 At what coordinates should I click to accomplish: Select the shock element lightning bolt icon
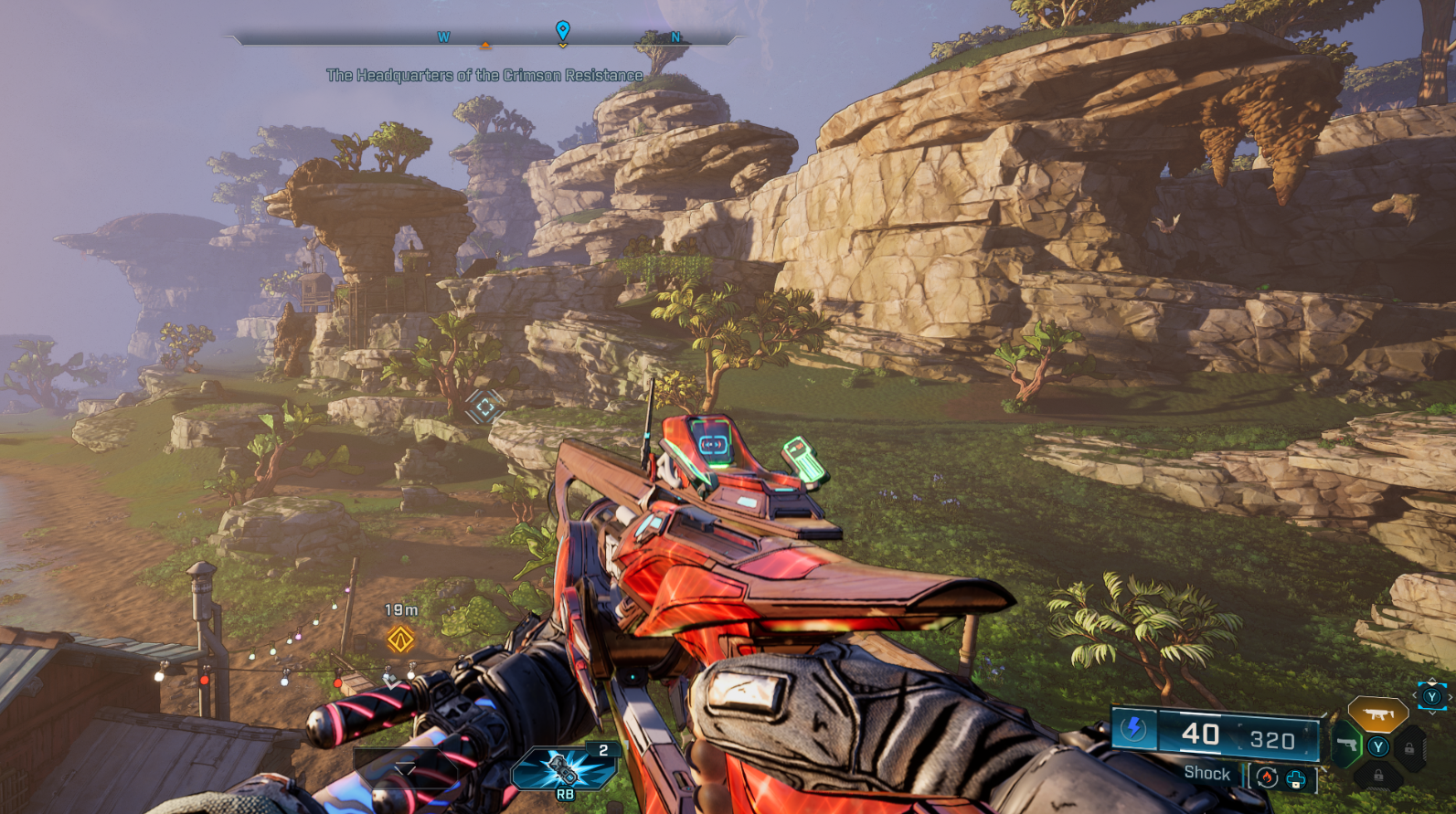pyautogui.click(x=1134, y=729)
